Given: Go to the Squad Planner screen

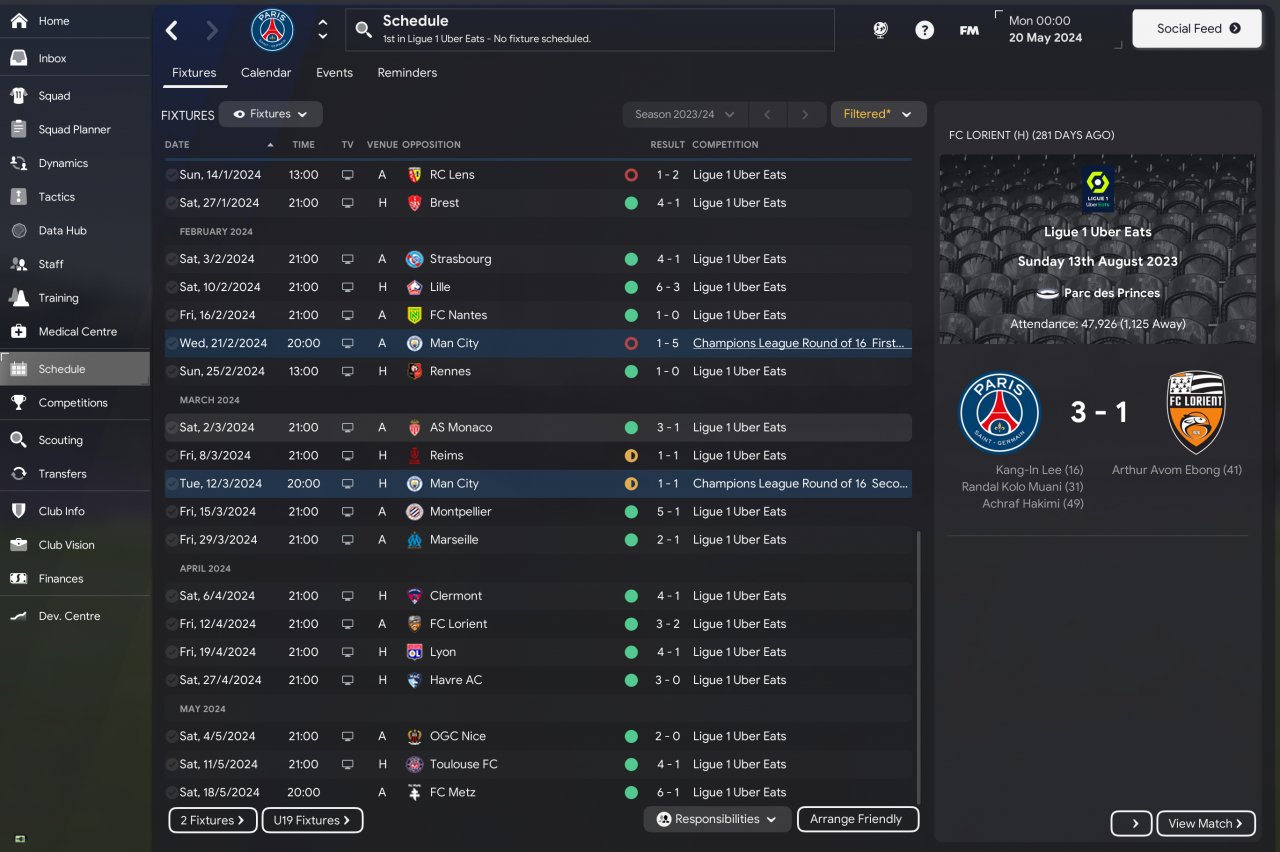Looking at the screenshot, I should click(x=74, y=129).
